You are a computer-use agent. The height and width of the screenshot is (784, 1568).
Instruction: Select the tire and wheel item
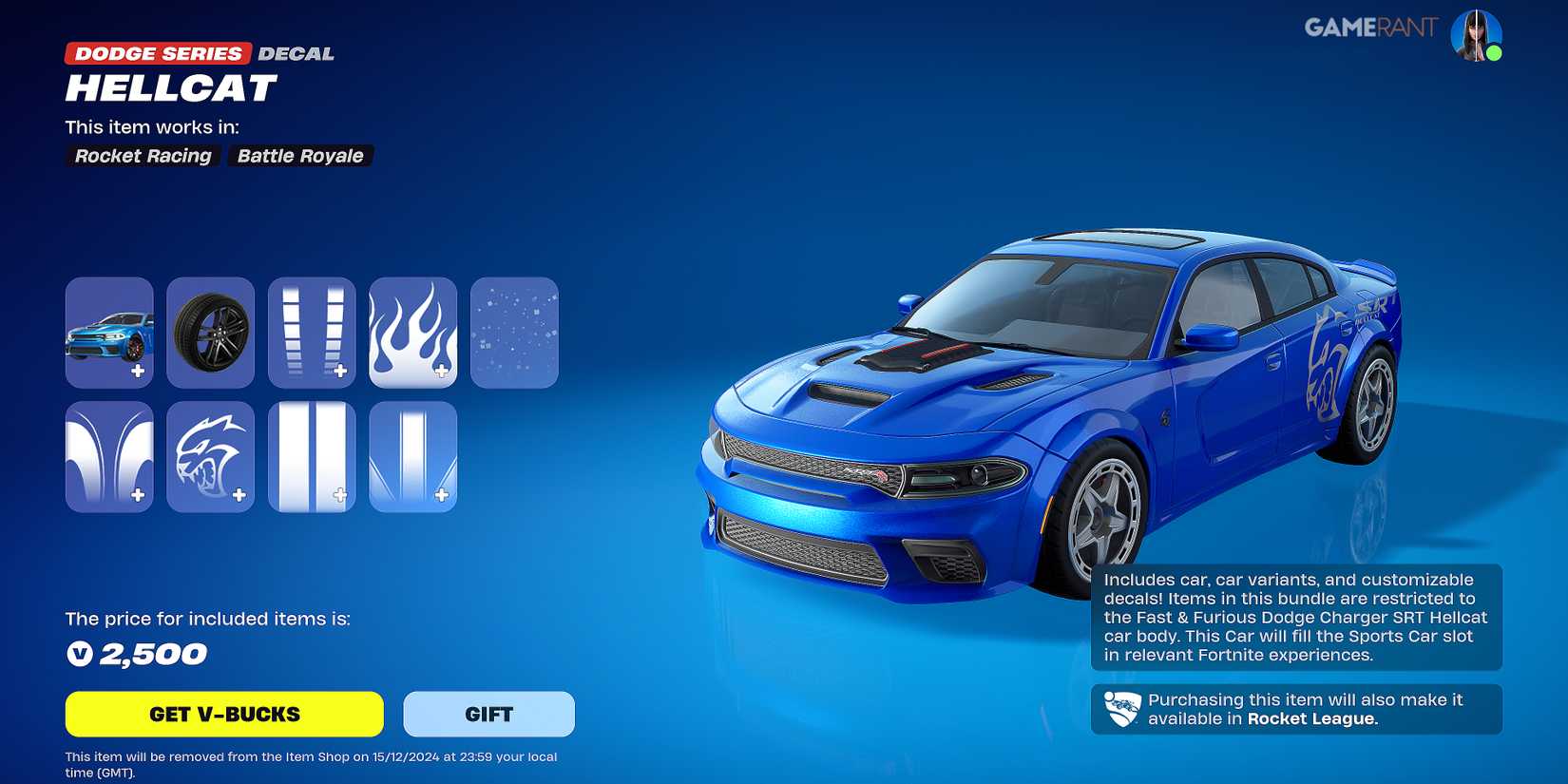[210, 333]
